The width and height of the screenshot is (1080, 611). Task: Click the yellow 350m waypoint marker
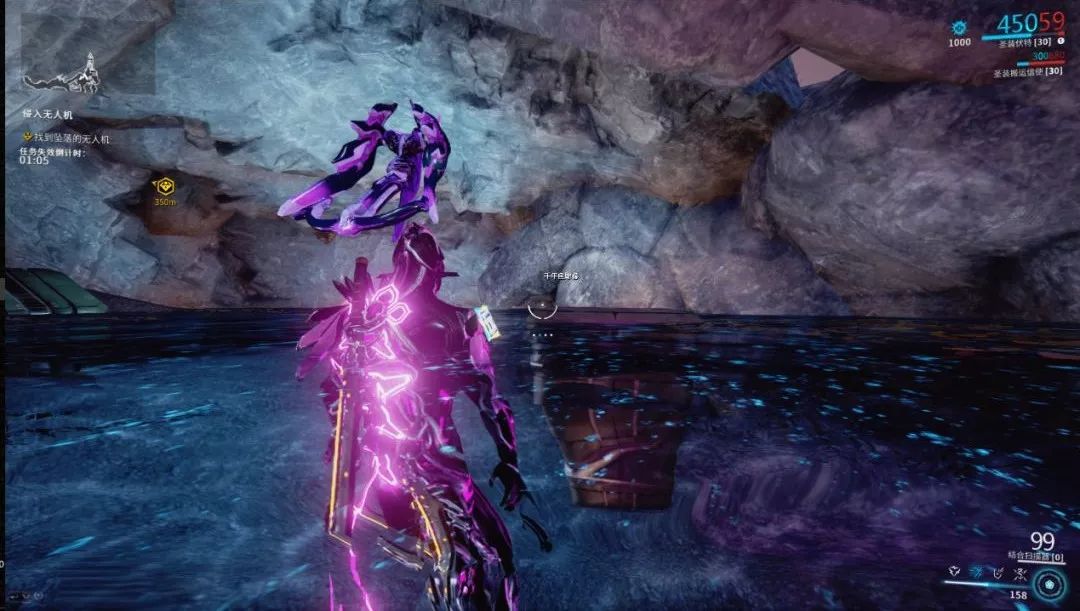click(164, 185)
